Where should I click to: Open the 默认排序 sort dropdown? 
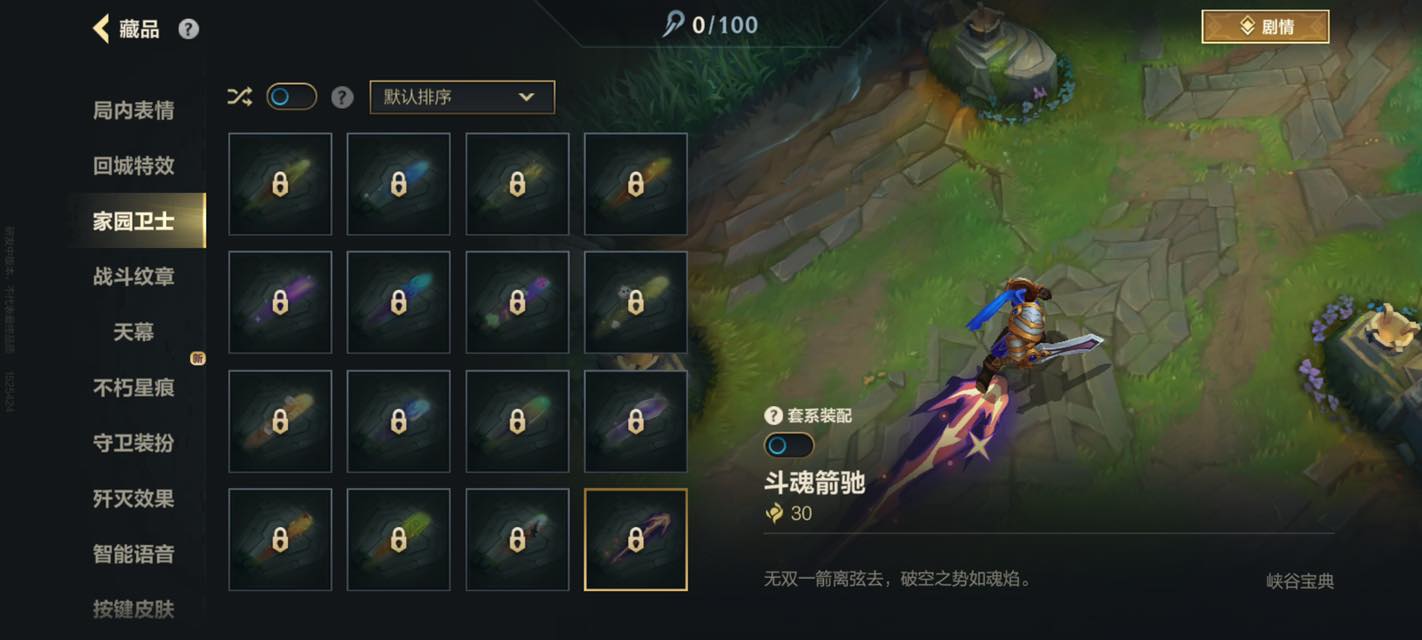pos(462,97)
